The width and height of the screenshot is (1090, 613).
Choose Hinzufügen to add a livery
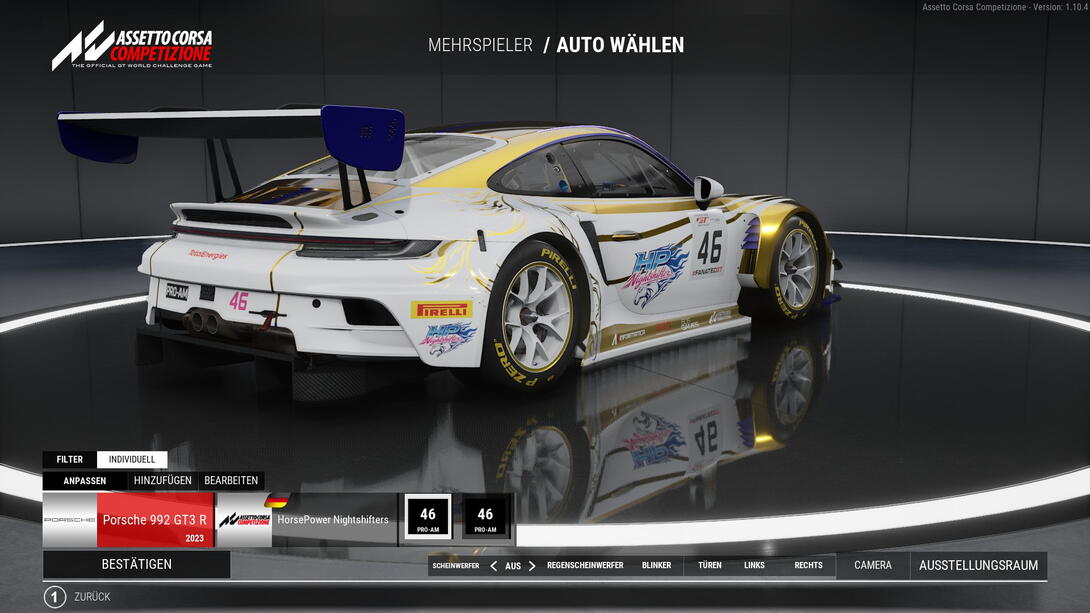(162, 480)
